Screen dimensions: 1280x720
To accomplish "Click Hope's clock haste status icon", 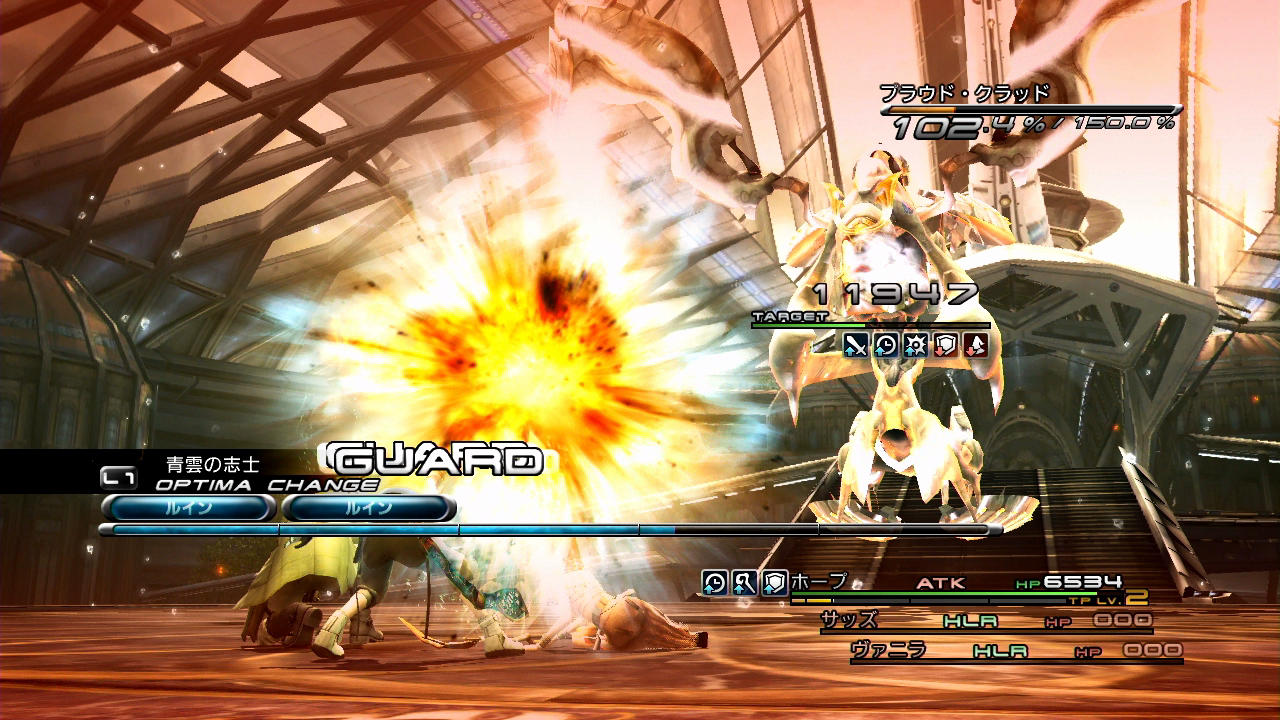I will [714, 582].
